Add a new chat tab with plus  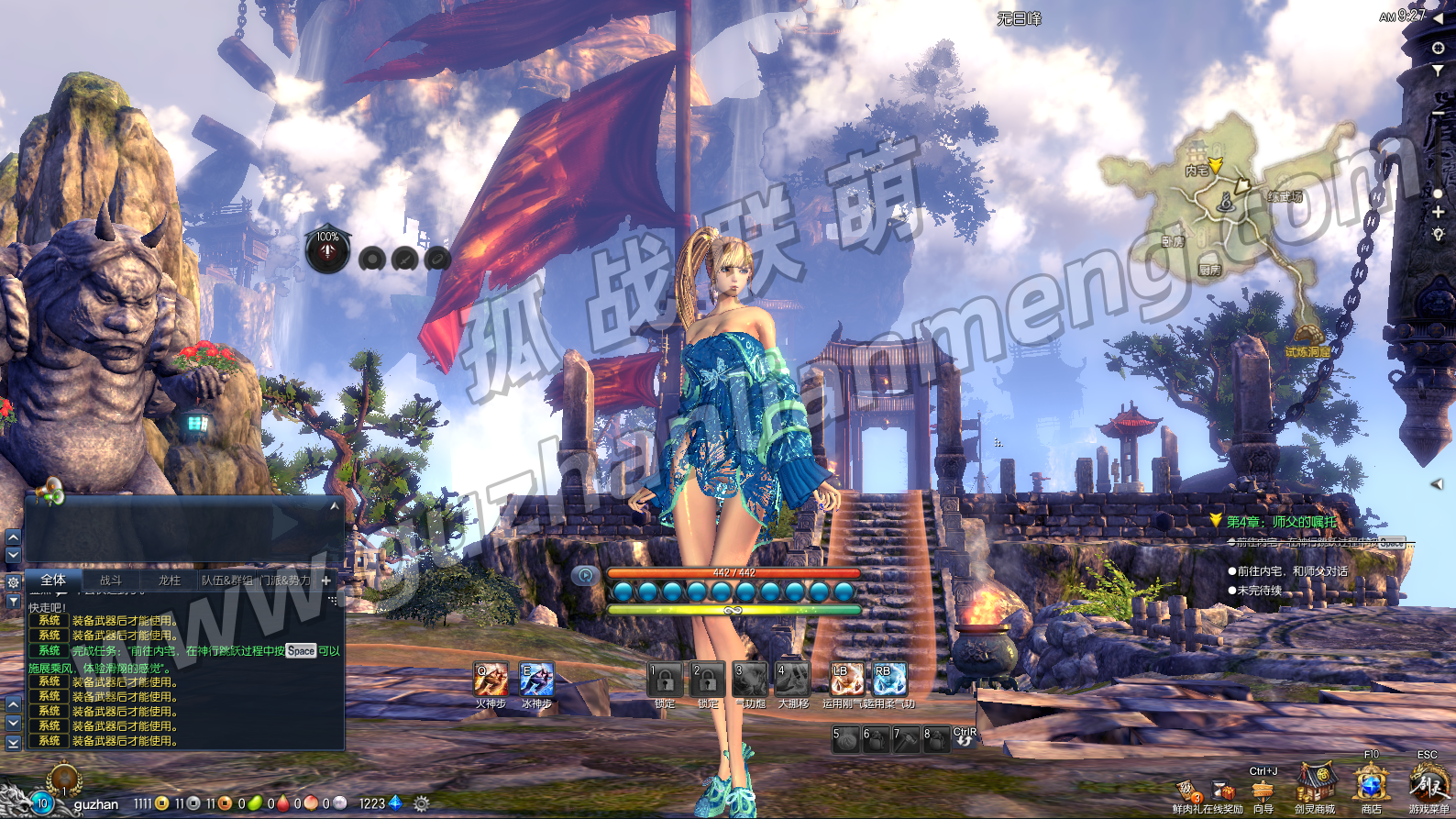point(325,581)
